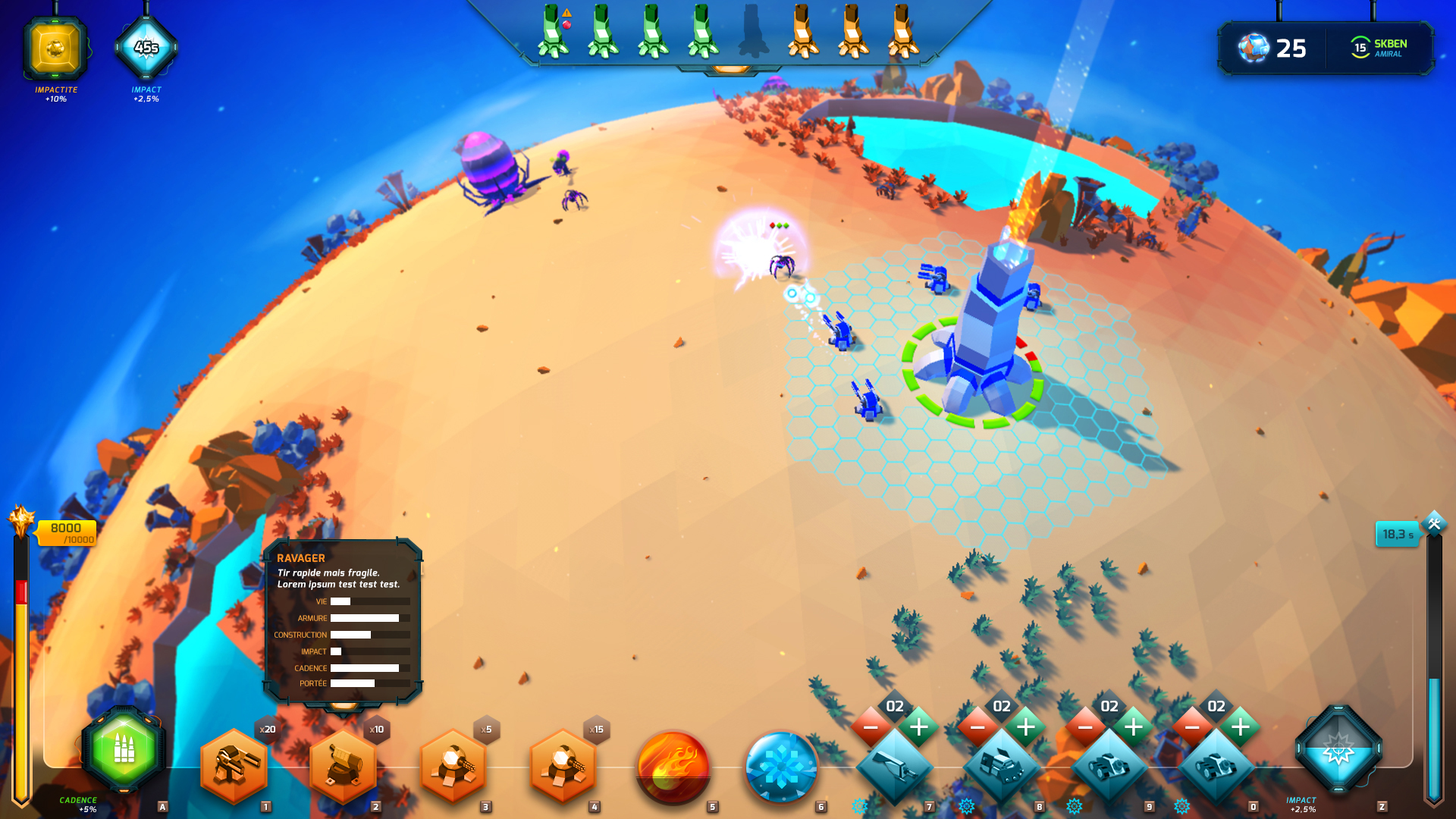Screen dimensions: 1456x819
Task: Choose the x10 cannon turret
Action: [x=344, y=766]
